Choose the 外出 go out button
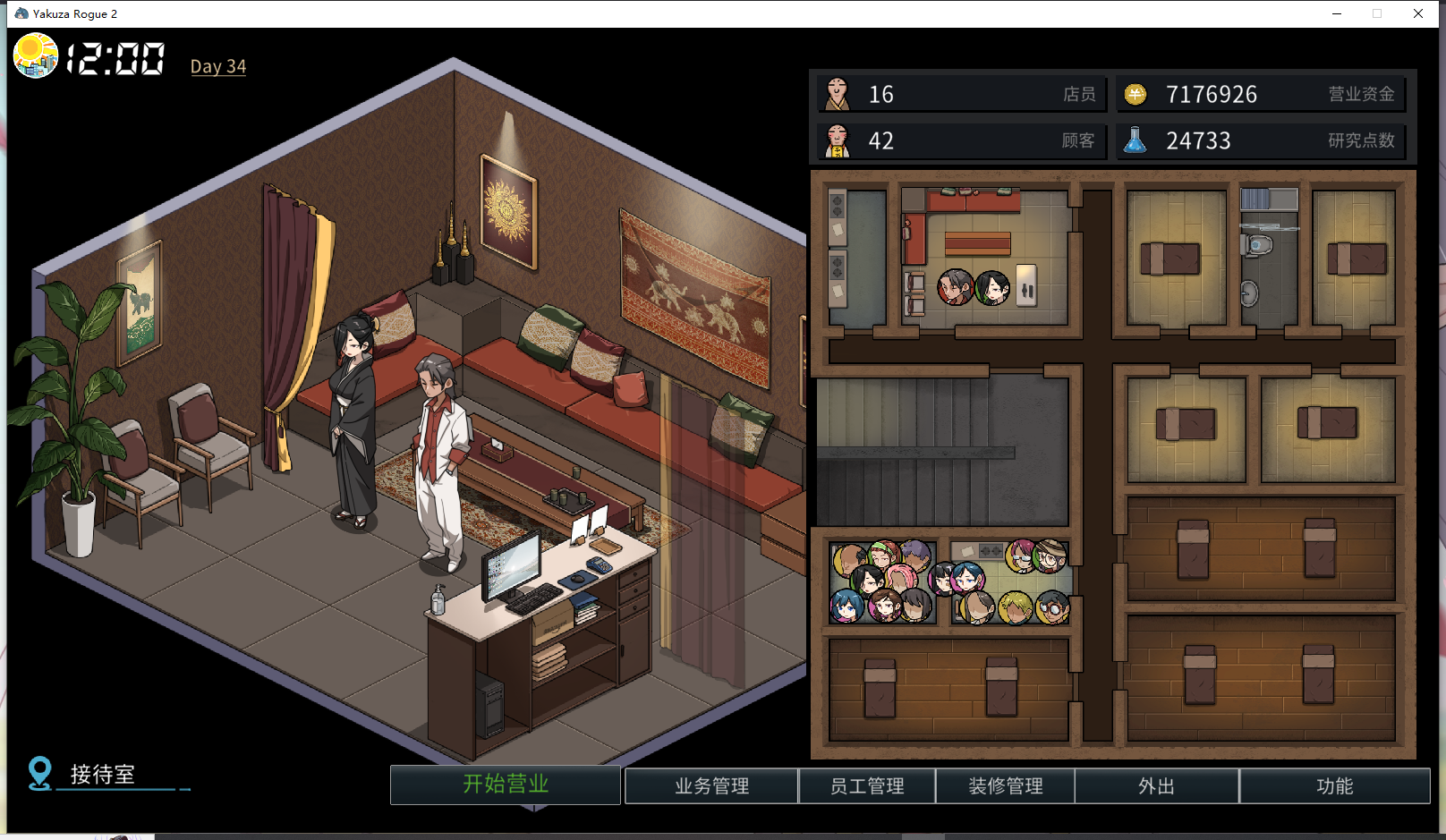Screen dimensions: 1446x840 pos(1156,786)
